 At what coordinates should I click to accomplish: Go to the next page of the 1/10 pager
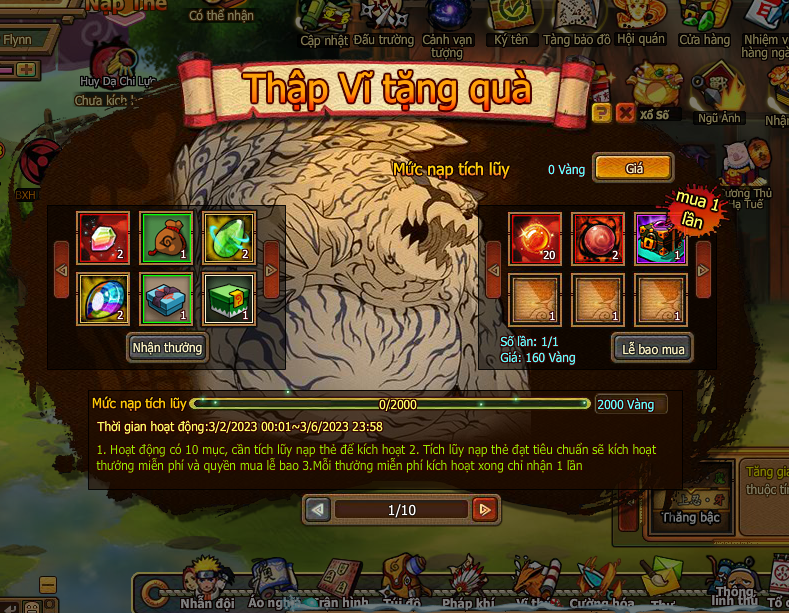(x=485, y=510)
